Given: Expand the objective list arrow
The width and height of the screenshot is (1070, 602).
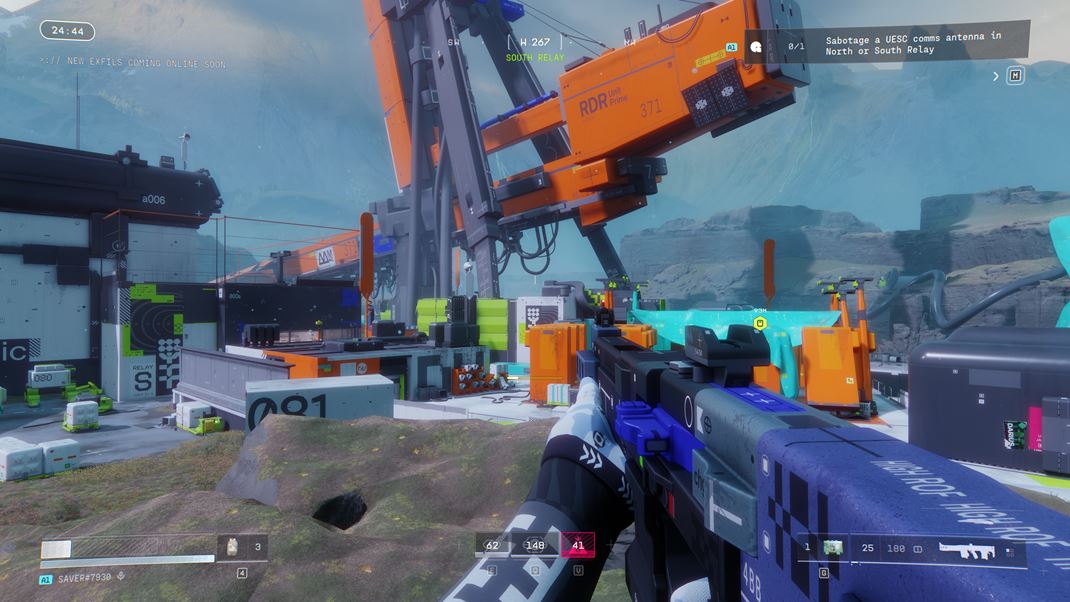Looking at the screenshot, I should pyautogui.click(x=996, y=76).
